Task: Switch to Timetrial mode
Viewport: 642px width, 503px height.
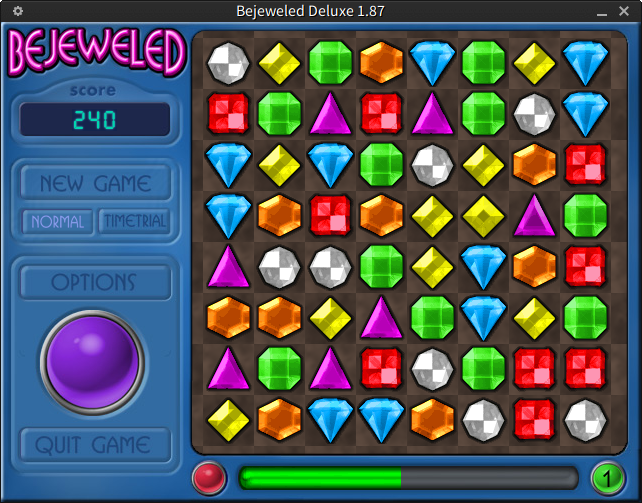Action: pos(133,221)
